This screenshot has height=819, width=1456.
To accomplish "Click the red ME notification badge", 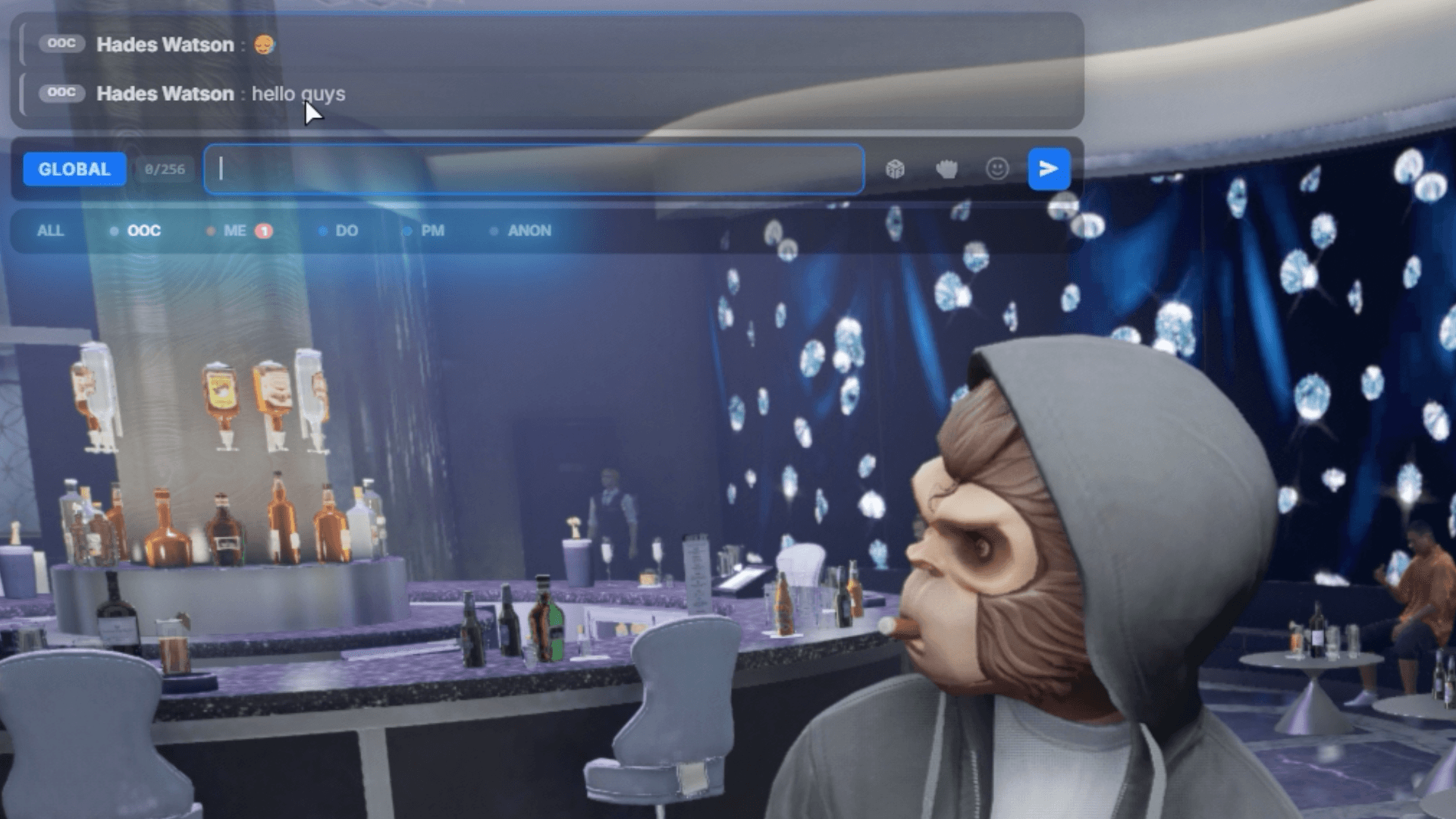I will 263,231.
